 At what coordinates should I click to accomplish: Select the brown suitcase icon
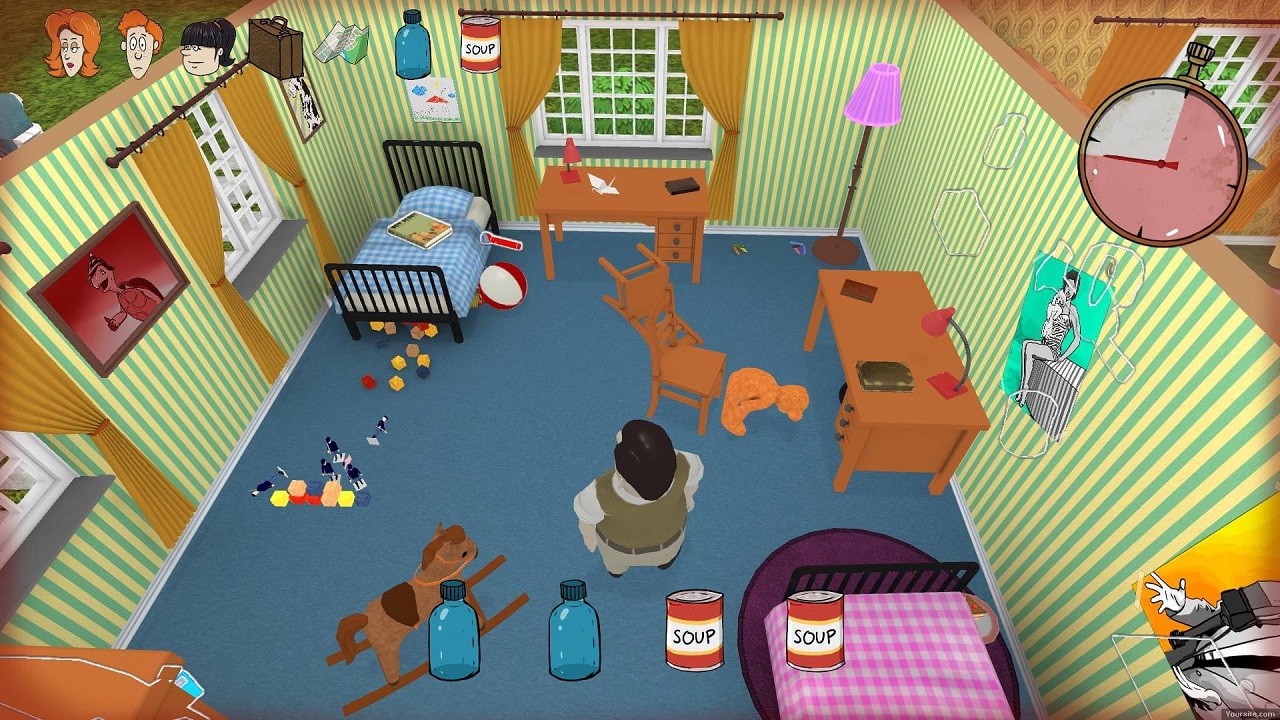pos(274,45)
